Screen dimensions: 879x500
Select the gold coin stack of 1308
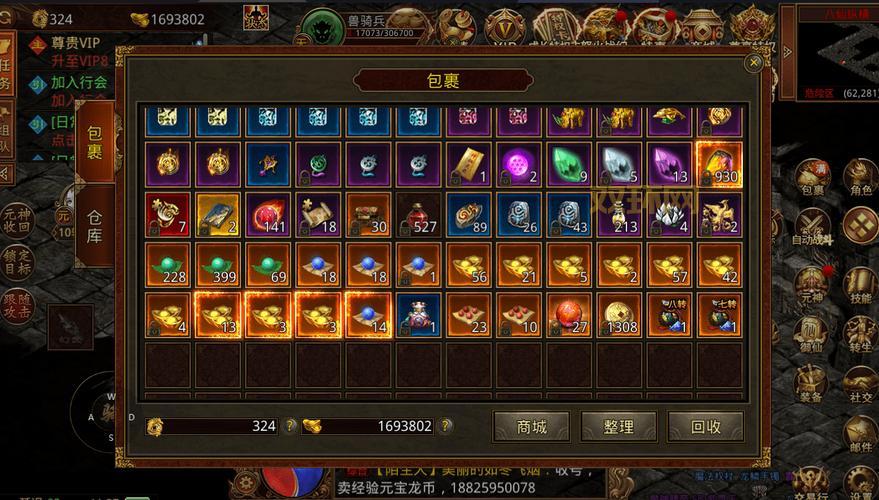tap(619, 313)
